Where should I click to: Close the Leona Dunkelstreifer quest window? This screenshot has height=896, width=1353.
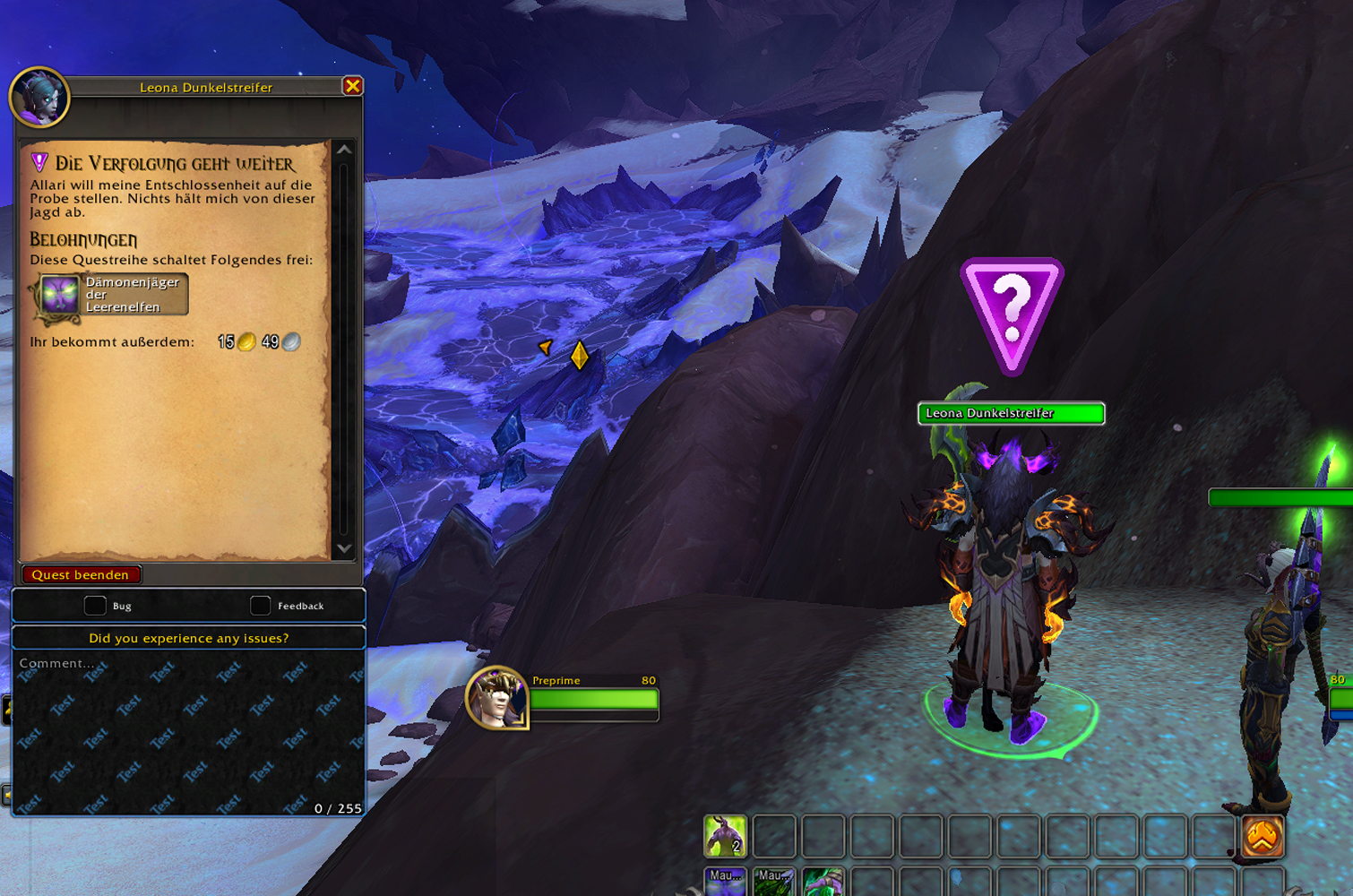click(352, 86)
